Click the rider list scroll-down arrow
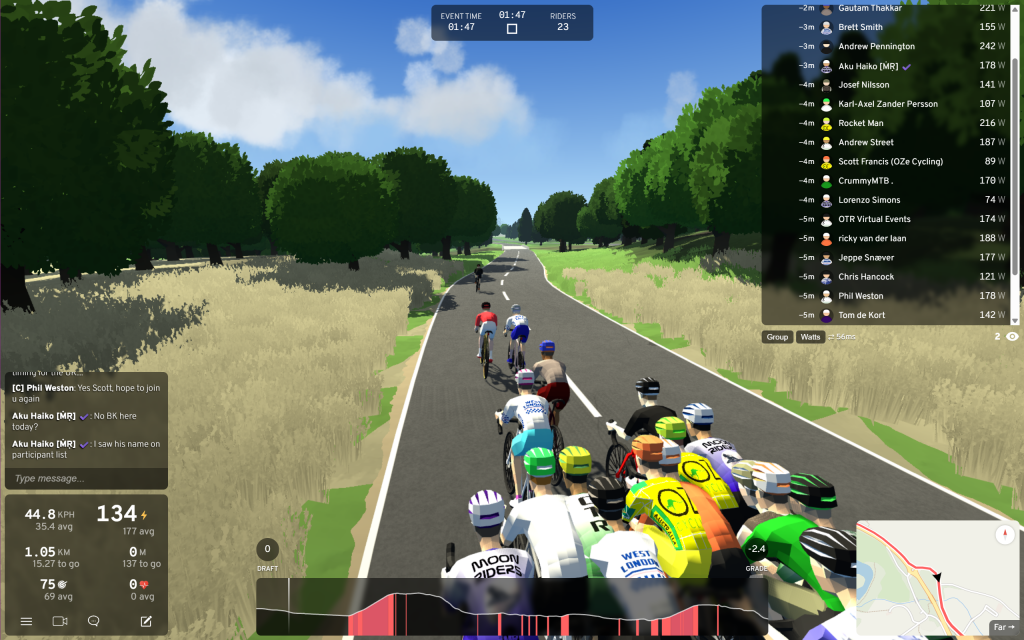 point(1015,320)
